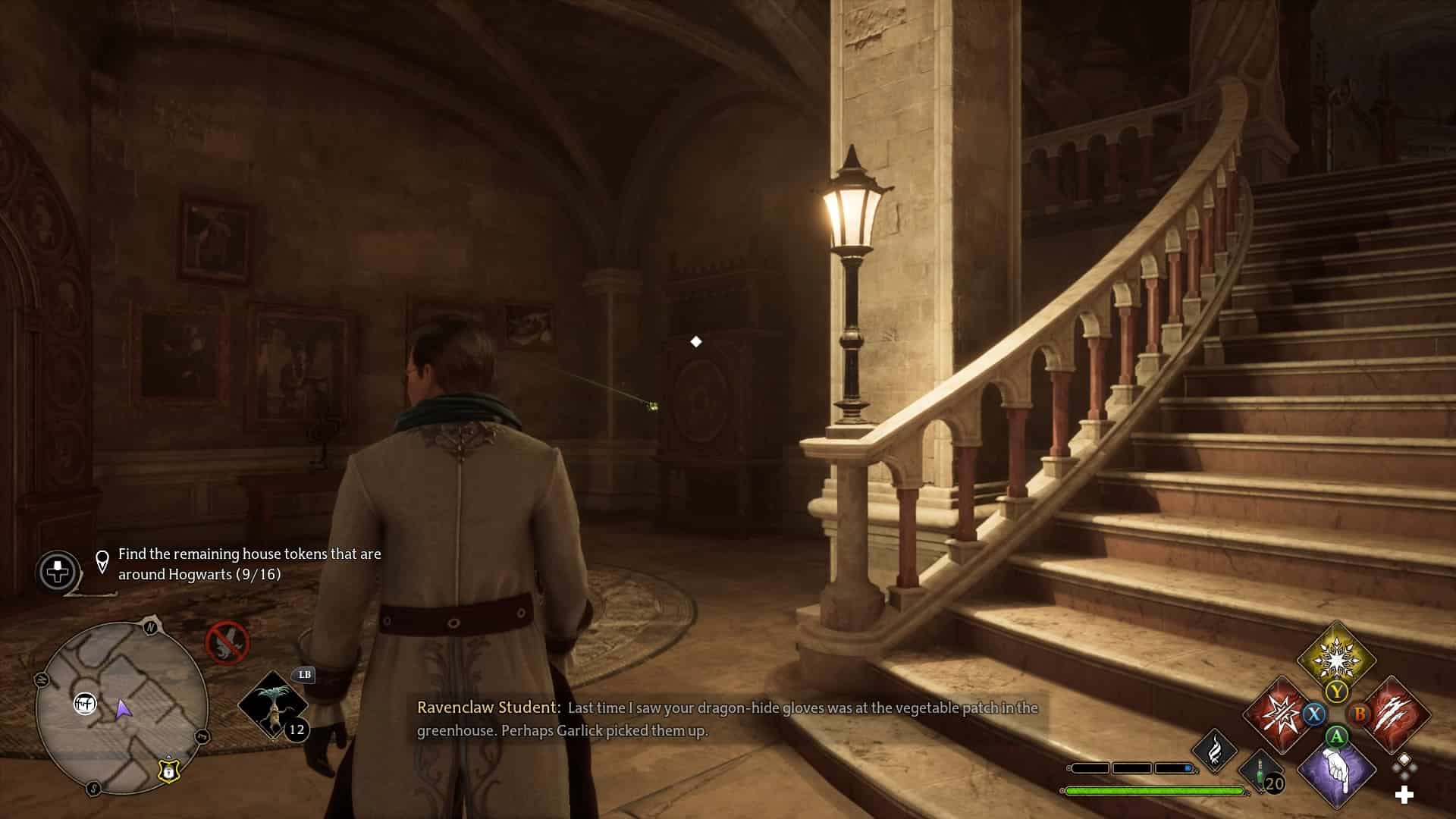Cast the yellow snowflake spell
Viewport: 1456px width, 819px height.
click(x=1335, y=657)
